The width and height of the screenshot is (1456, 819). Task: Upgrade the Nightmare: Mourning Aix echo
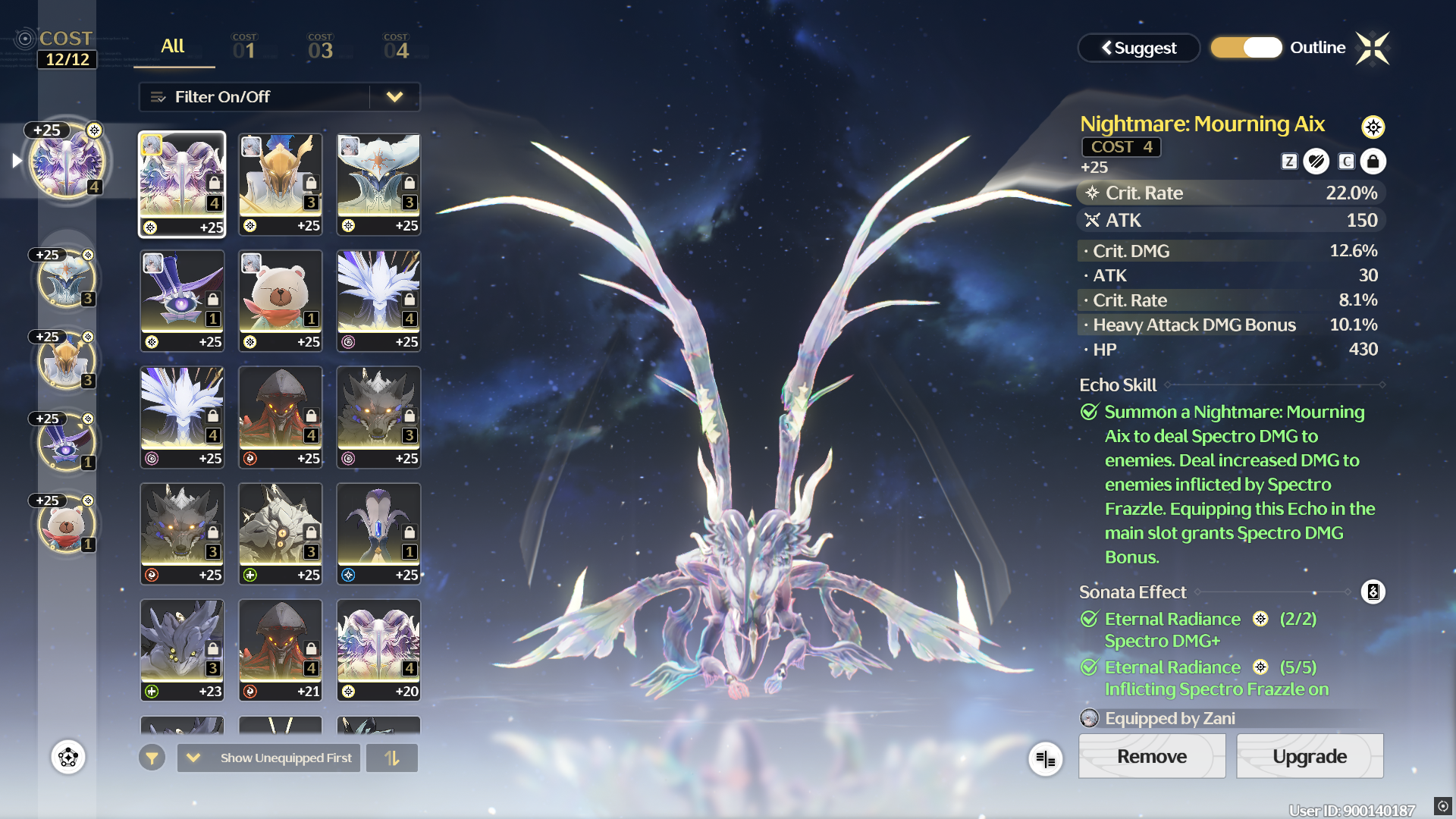pyautogui.click(x=1310, y=756)
